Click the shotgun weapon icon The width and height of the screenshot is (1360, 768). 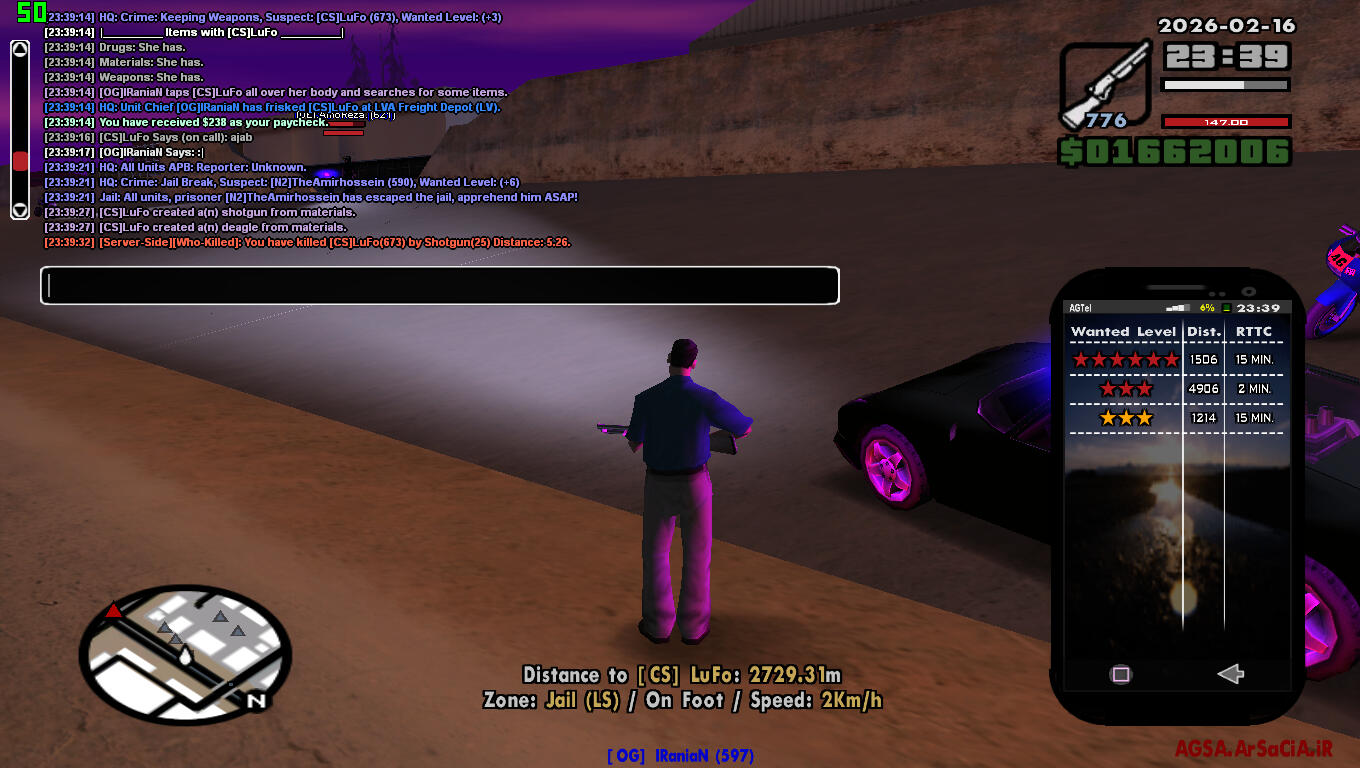point(1105,84)
